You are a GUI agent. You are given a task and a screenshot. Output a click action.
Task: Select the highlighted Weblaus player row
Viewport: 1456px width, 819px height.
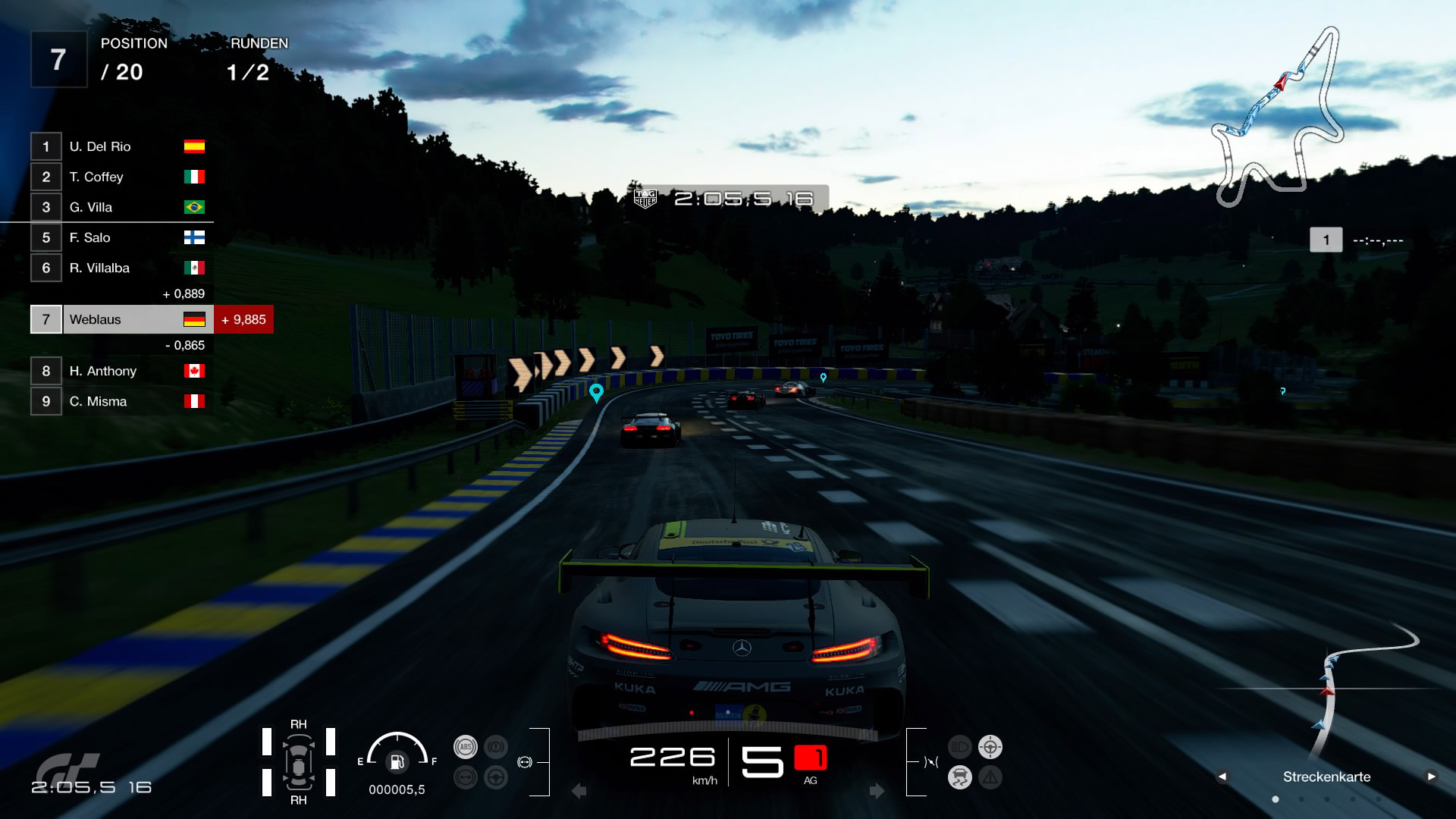pyautogui.click(x=121, y=319)
